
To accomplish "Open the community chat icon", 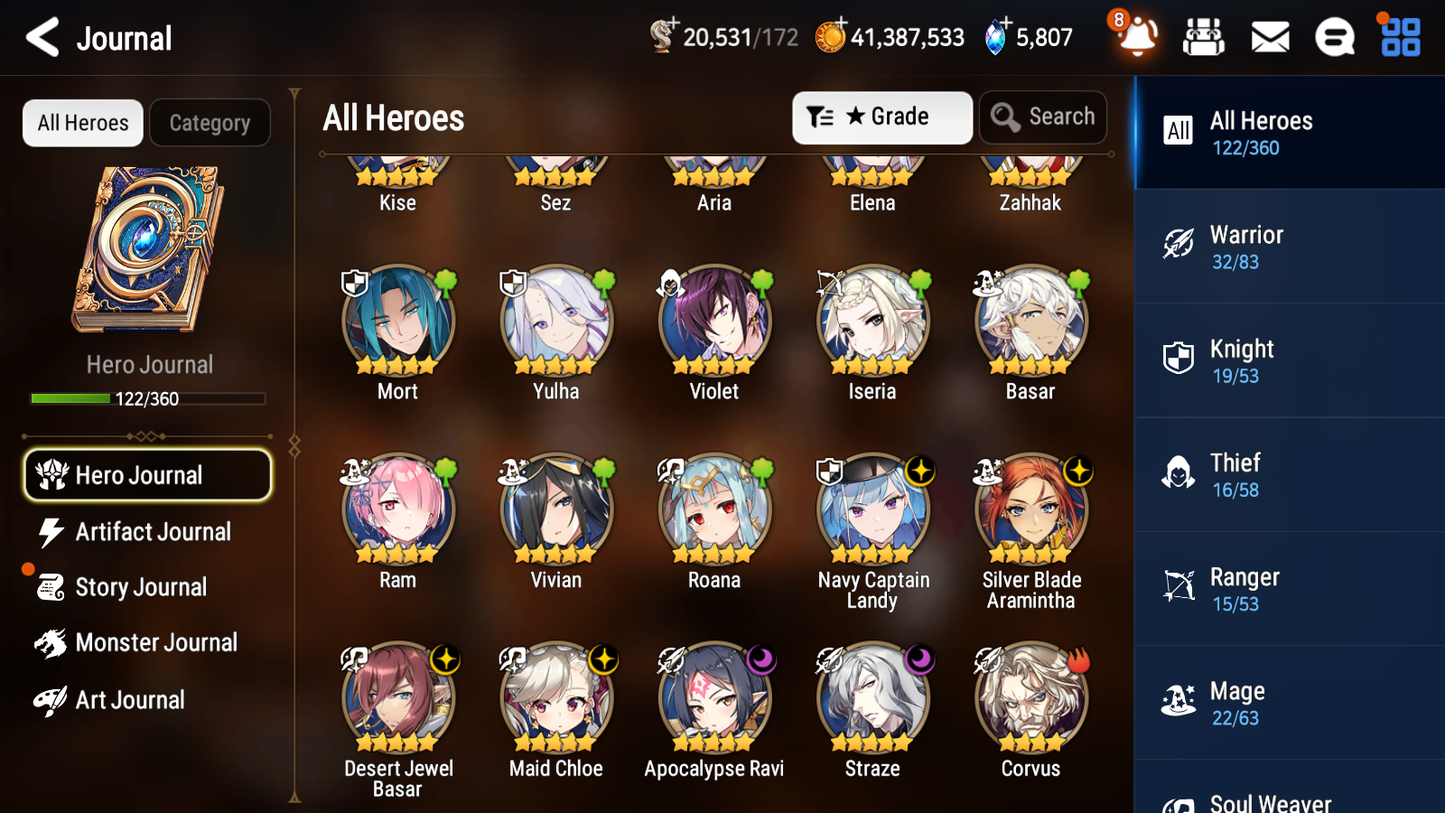I will (x=1334, y=36).
